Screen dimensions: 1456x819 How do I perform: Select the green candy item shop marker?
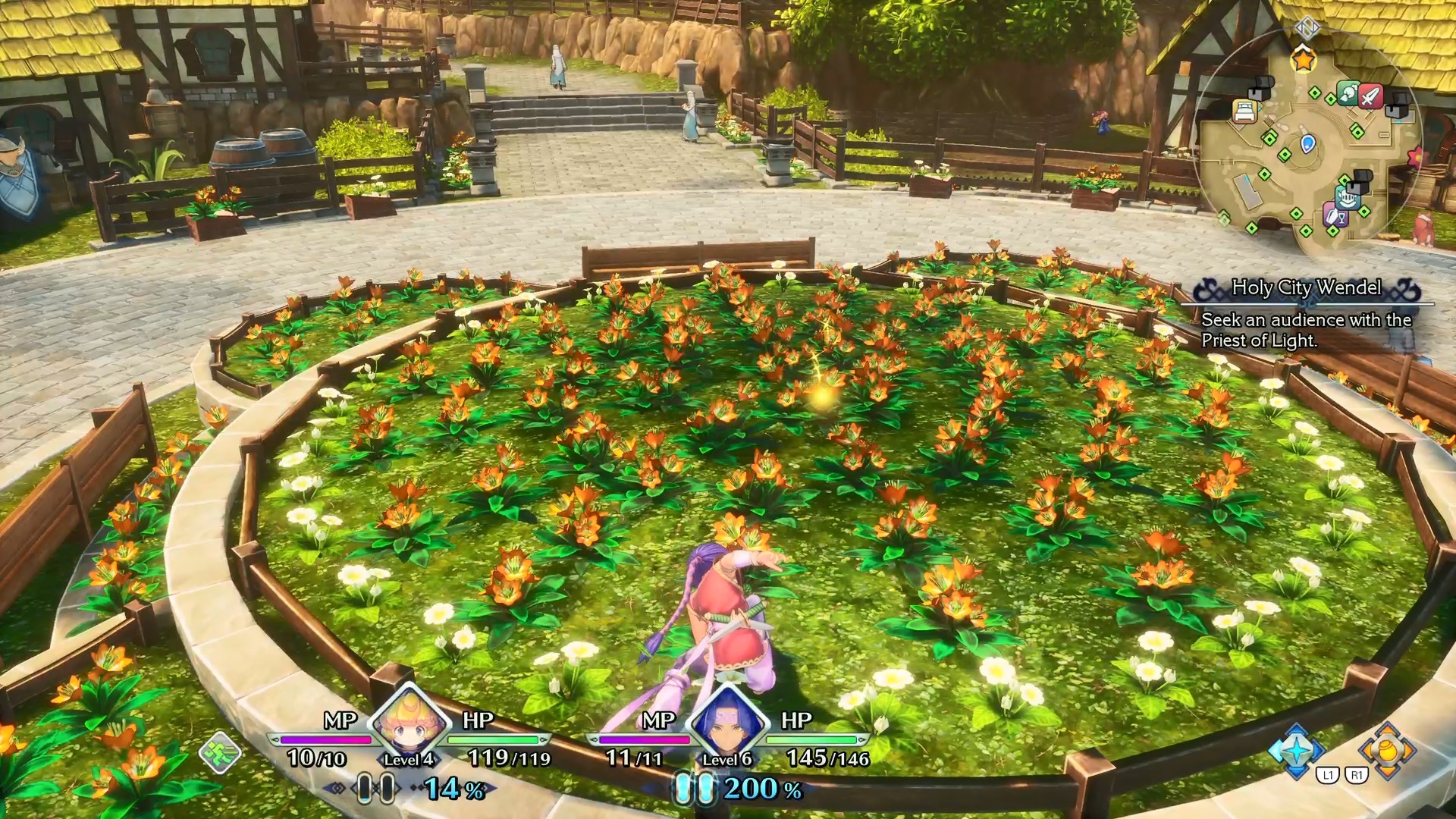pyautogui.click(x=1348, y=93)
